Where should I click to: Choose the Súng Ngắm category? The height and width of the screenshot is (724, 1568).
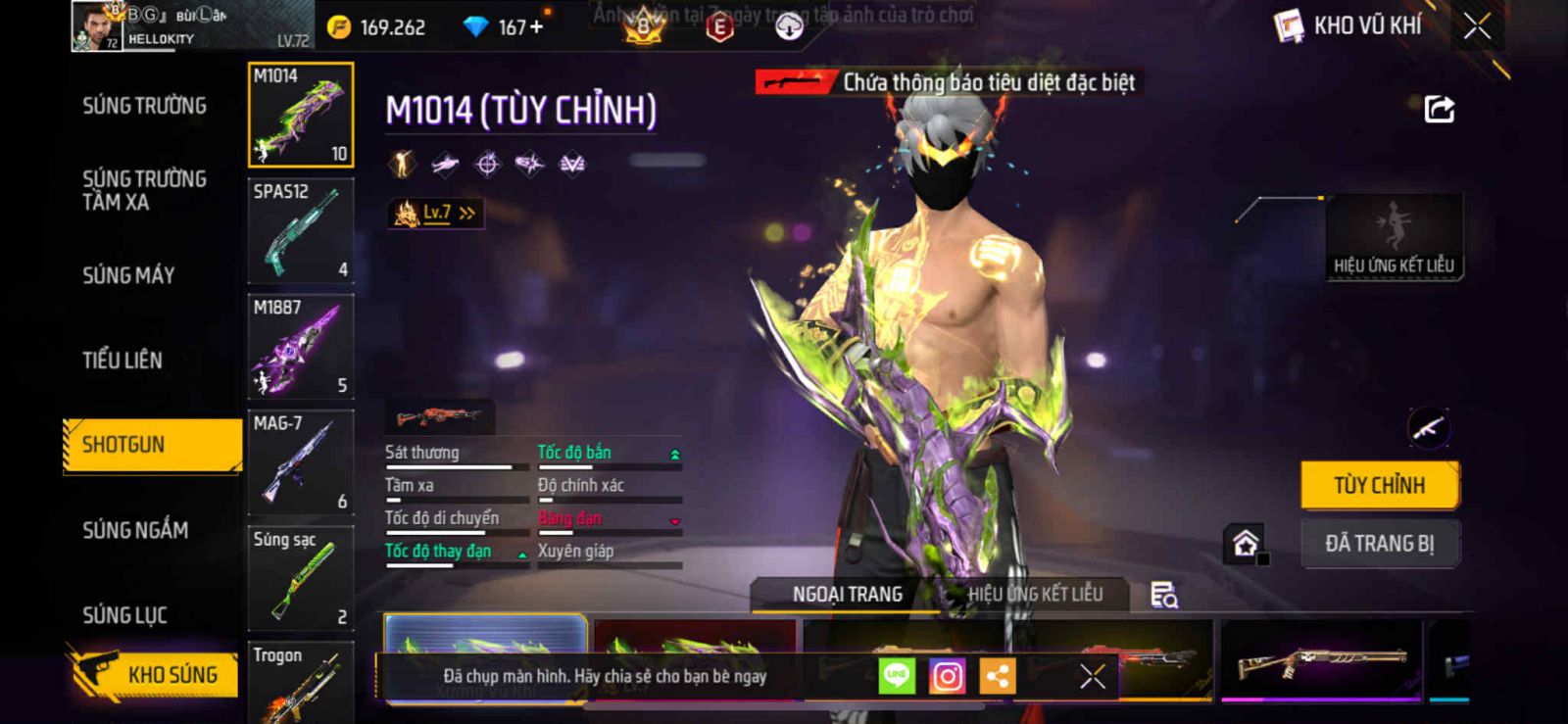(135, 530)
